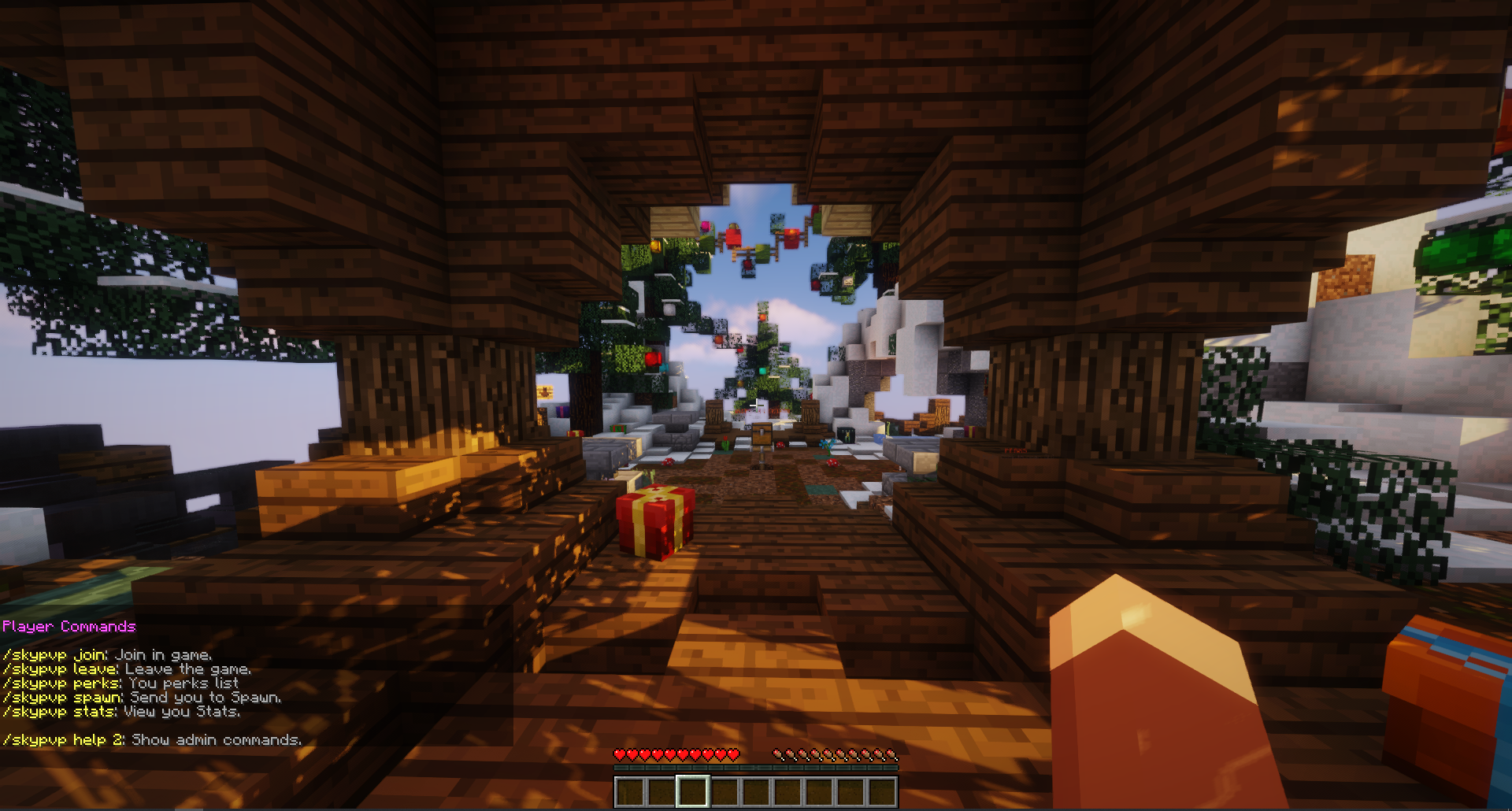Click the first drumstick in the hunger bar

tap(780, 753)
